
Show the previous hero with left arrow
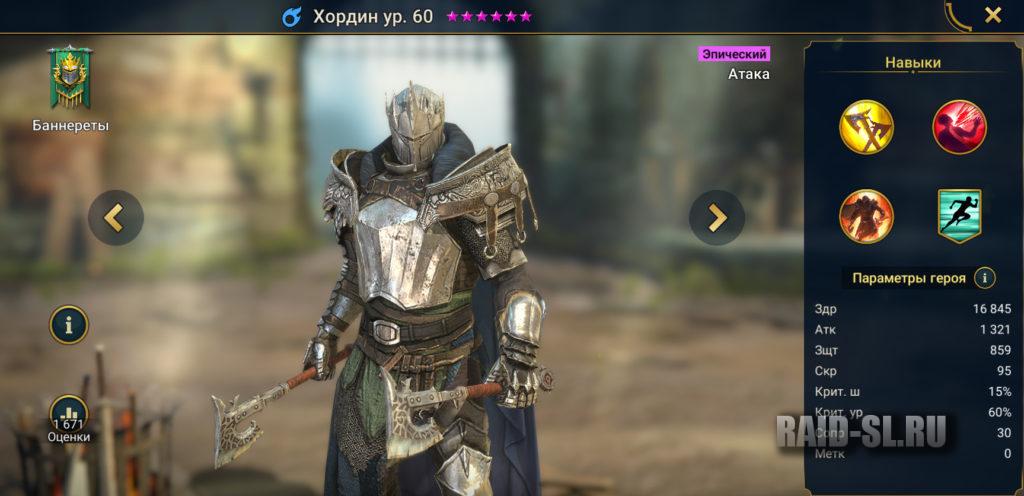click(116, 217)
